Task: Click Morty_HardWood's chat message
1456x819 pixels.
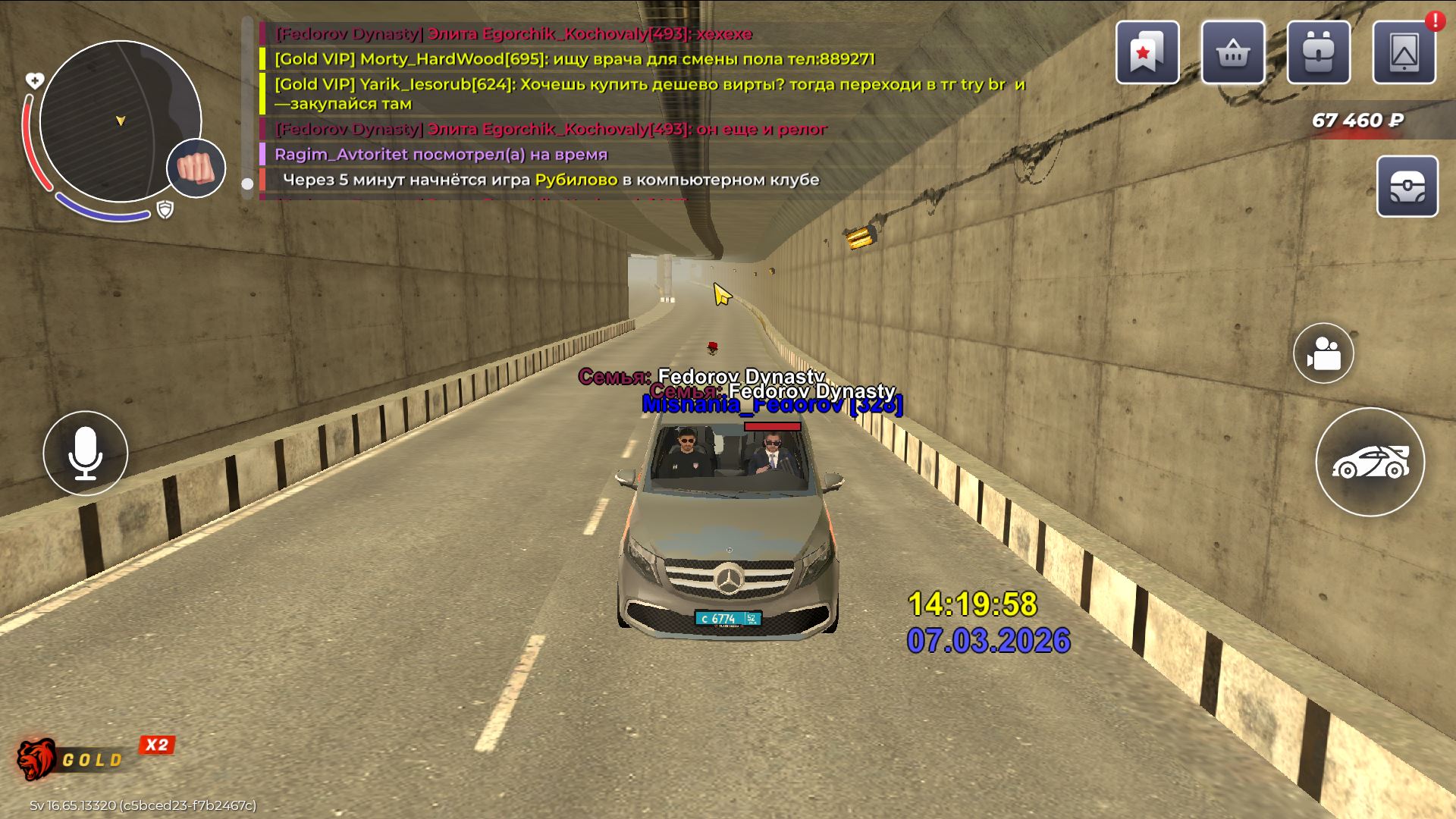Action: pos(574,59)
